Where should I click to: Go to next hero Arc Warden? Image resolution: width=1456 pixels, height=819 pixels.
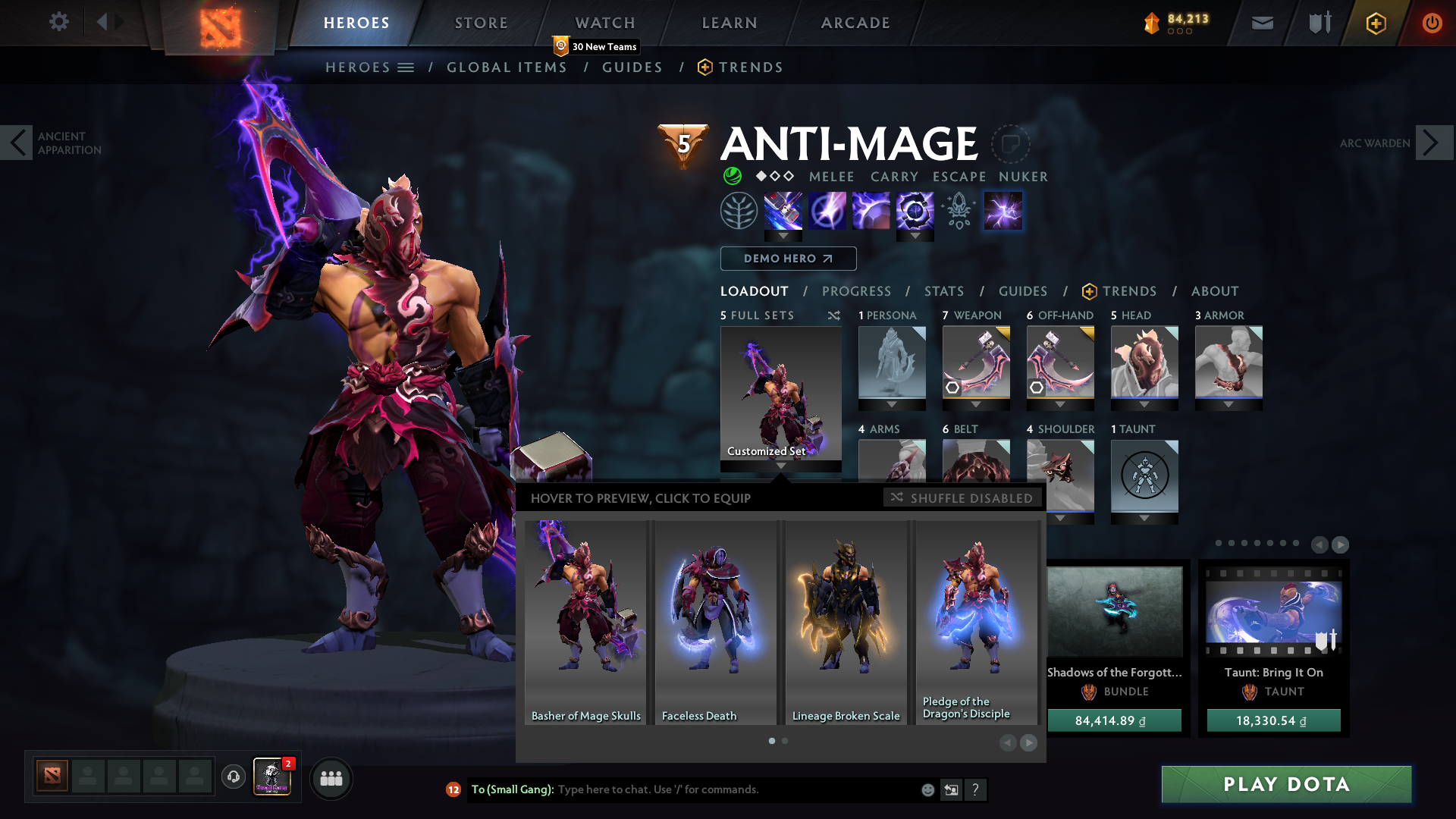1433,143
